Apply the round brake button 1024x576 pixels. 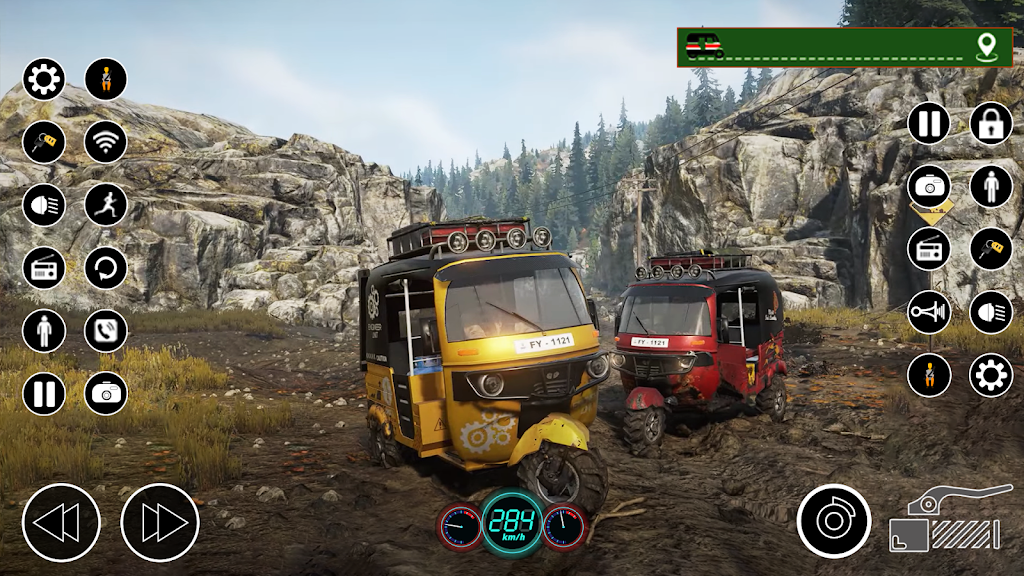pyautogui.click(x=833, y=520)
